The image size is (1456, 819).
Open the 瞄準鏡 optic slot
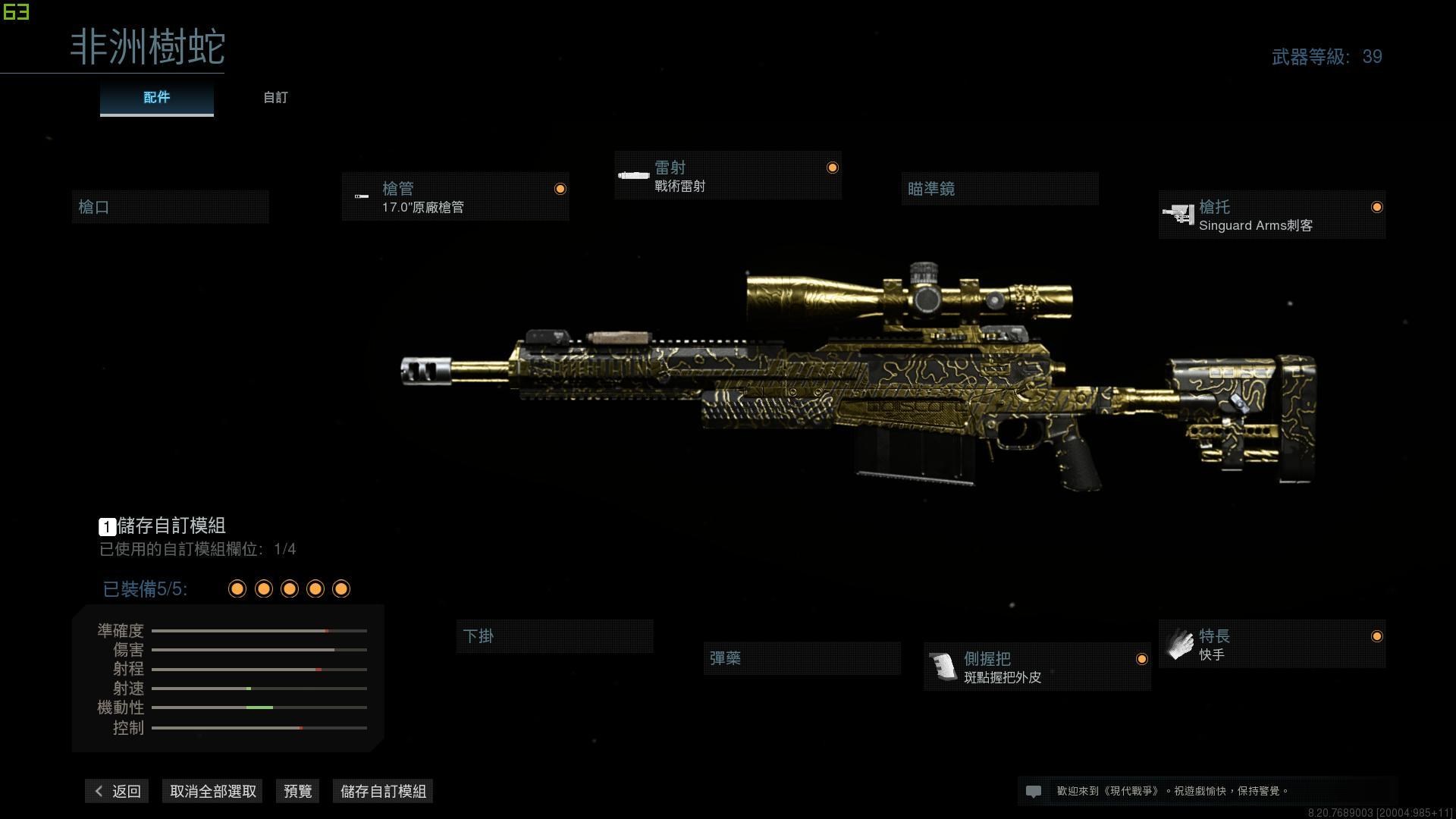tap(999, 189)
